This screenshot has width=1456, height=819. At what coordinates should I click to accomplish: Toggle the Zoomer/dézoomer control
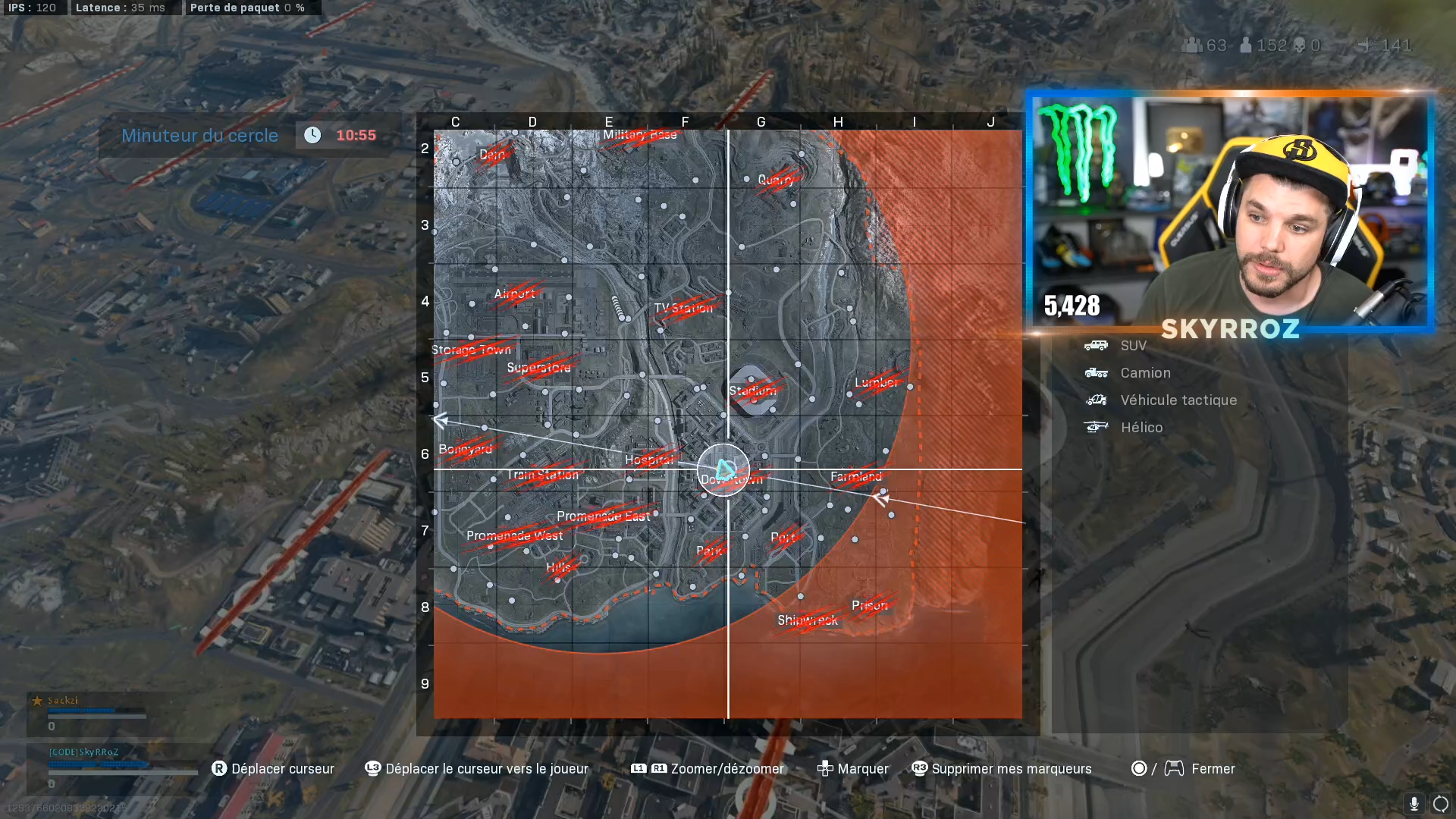(x=648, y=768)
